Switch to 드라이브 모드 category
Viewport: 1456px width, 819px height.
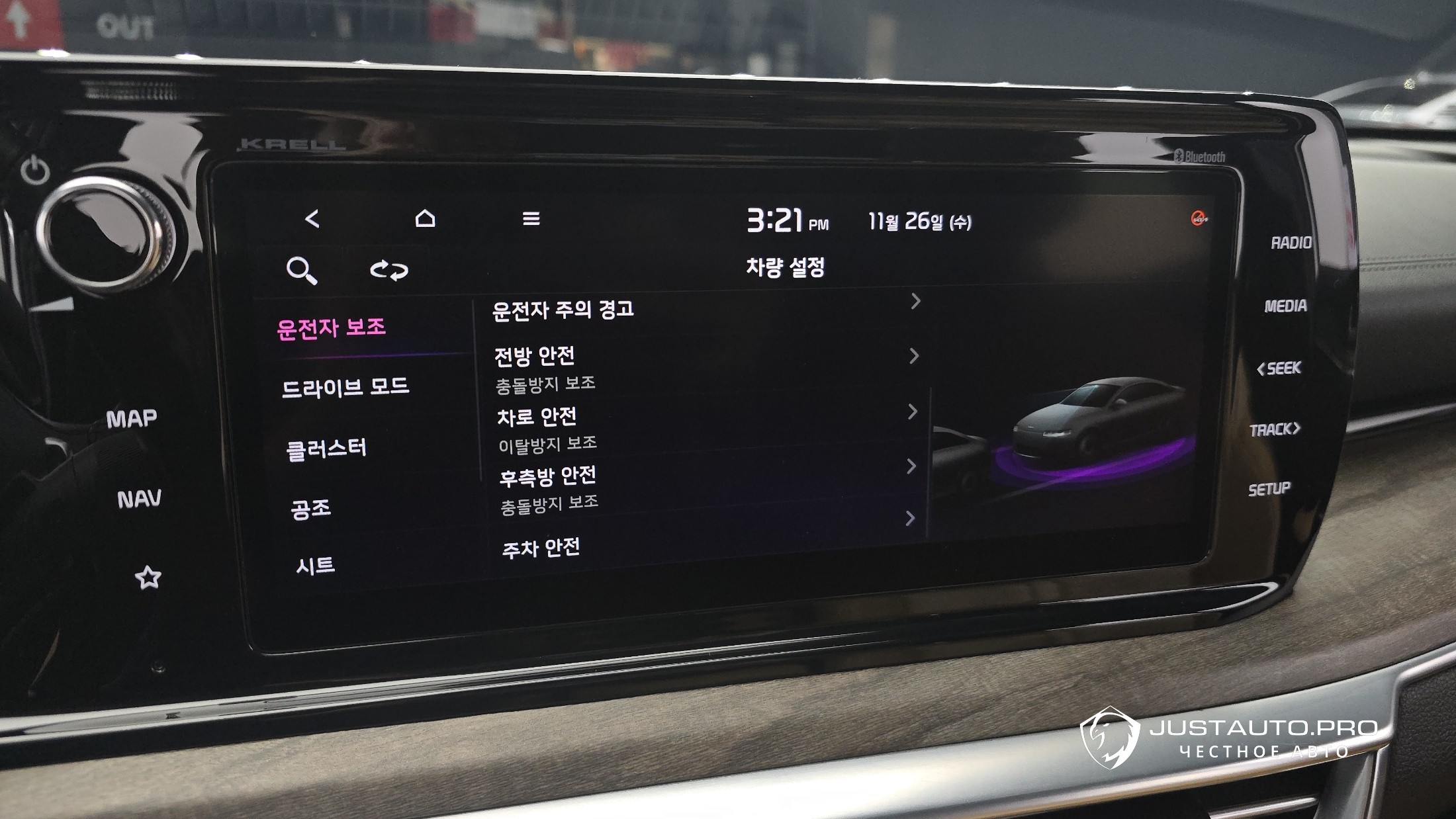coord(345,387)
